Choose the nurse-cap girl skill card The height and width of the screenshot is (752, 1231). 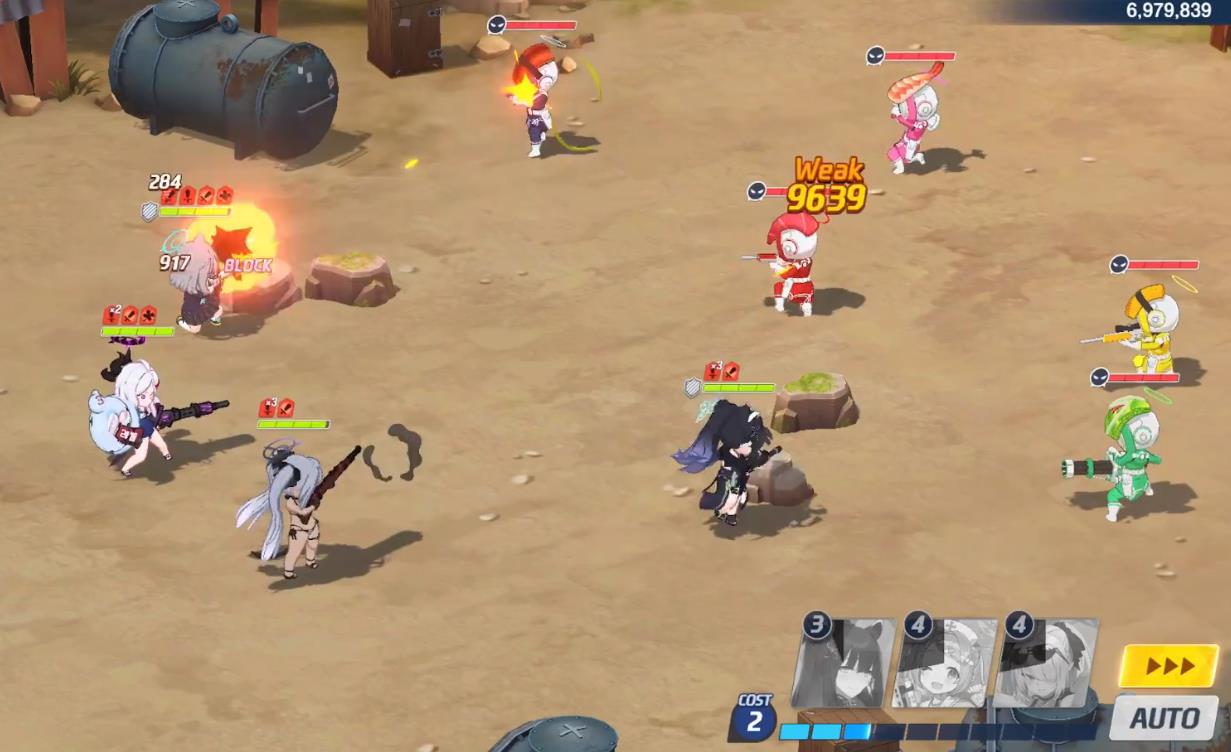coord(945,664)
